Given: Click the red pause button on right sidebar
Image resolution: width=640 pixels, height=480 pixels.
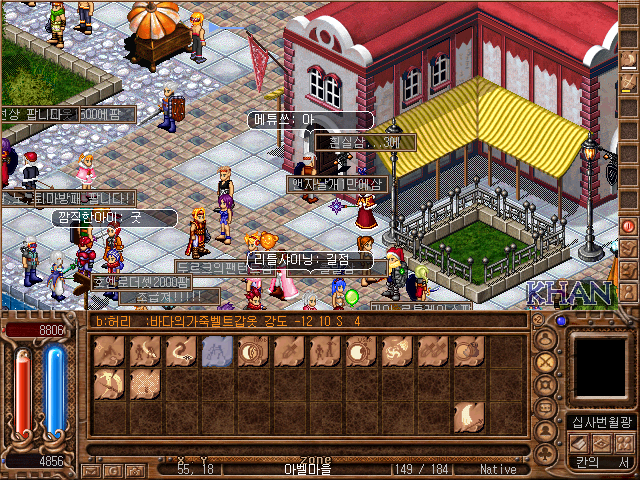Looking at the screenshot, I should pos(629,226).
